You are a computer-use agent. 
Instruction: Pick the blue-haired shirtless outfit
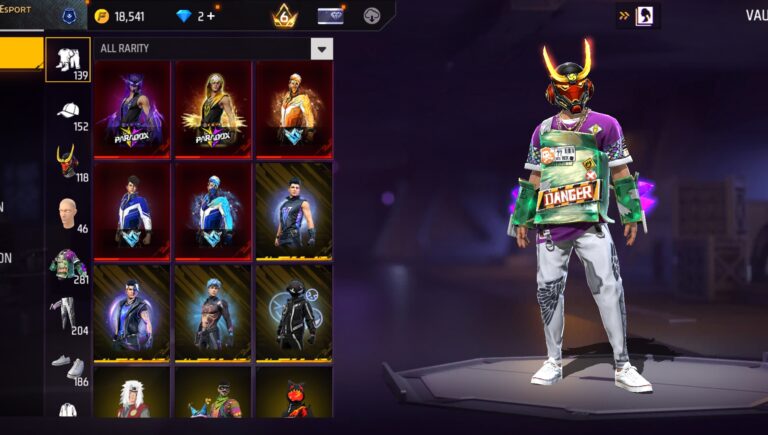click(212, 312)
